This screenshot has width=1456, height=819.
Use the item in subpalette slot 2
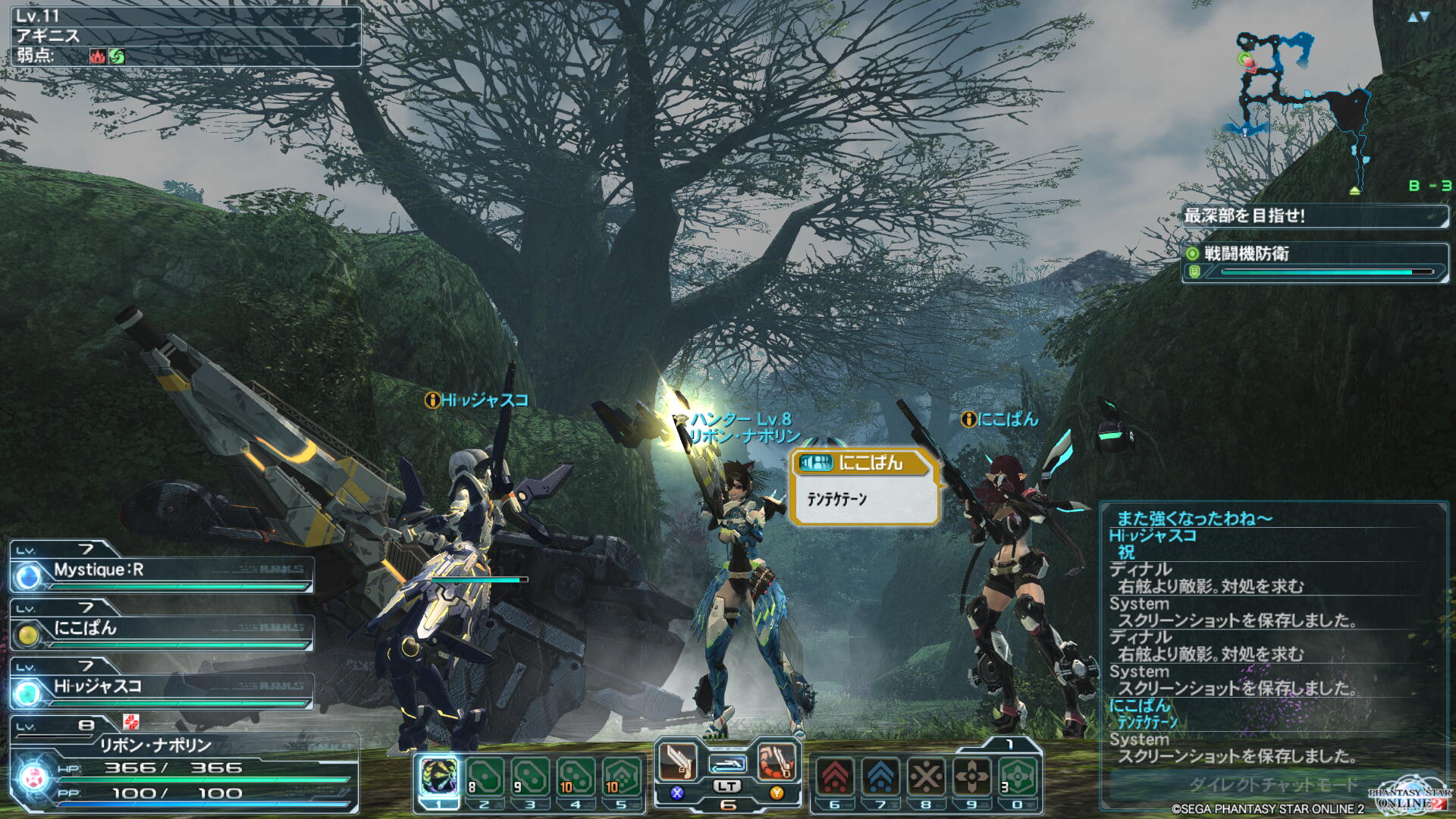tap(485, 776)
